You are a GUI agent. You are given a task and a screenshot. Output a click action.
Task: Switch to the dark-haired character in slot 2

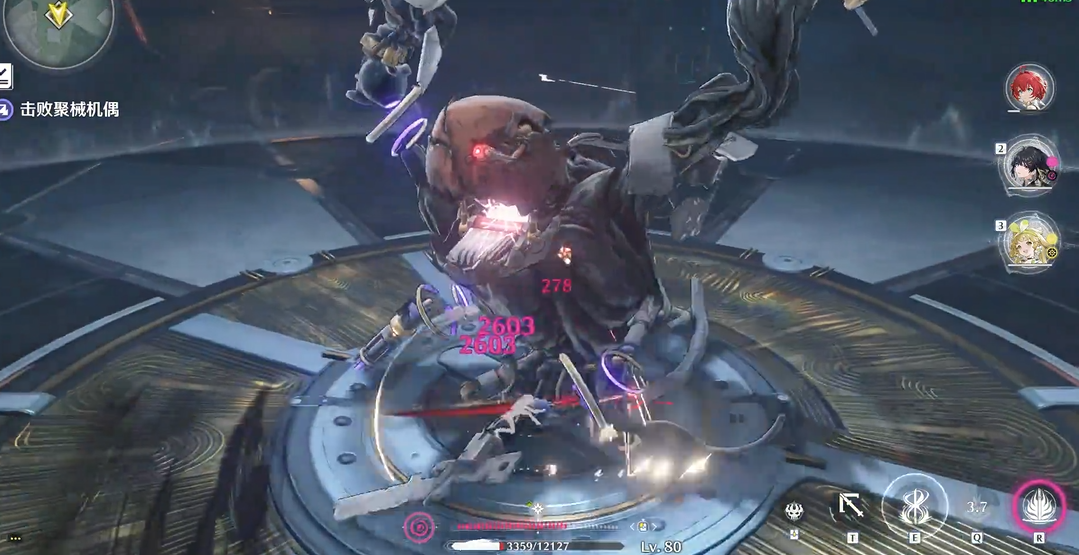[x=1030, y=165]
